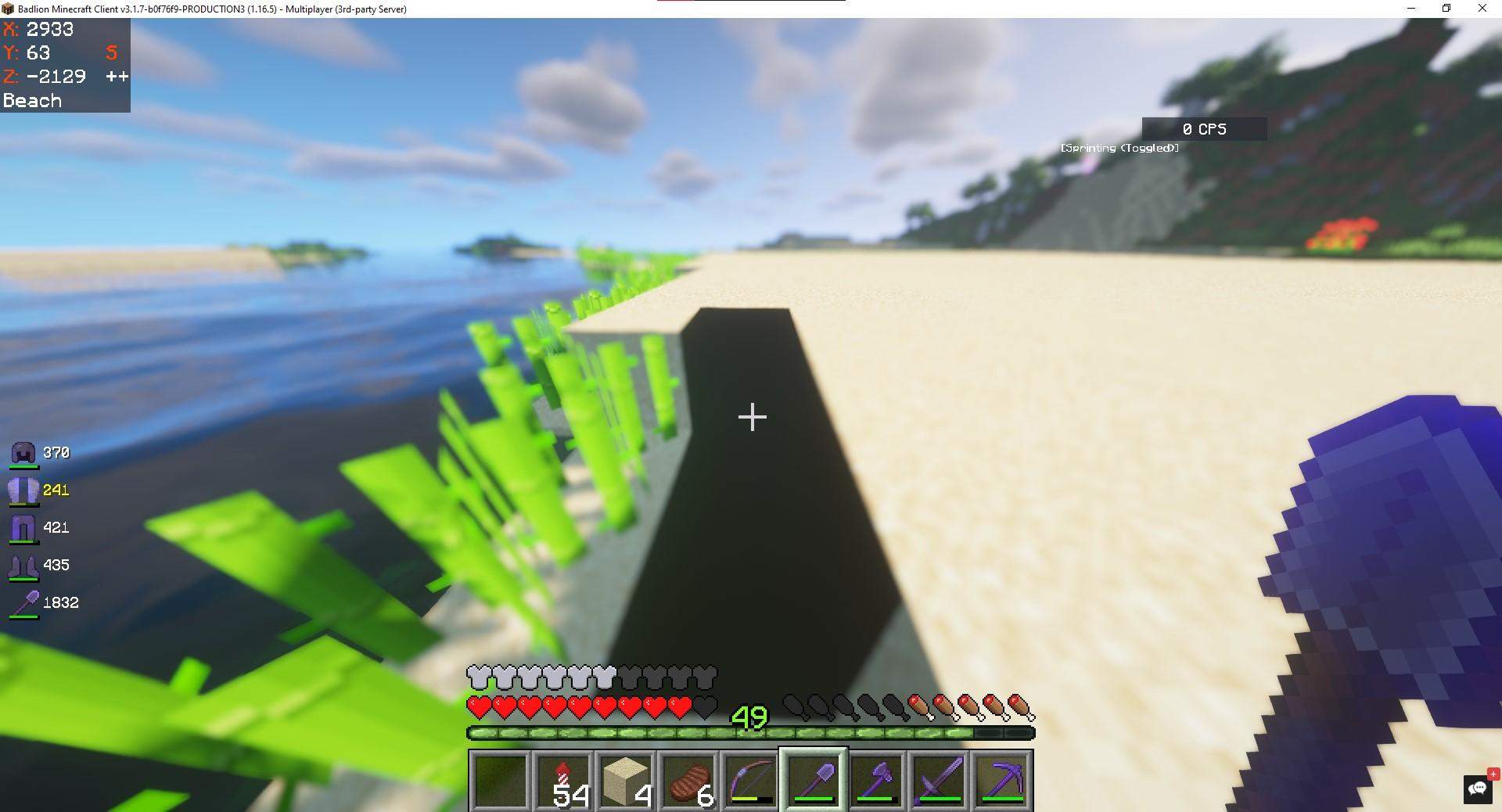Click the 0 CPS counter overlay
1502x812 pixels.
click(x=1205, y=129)
